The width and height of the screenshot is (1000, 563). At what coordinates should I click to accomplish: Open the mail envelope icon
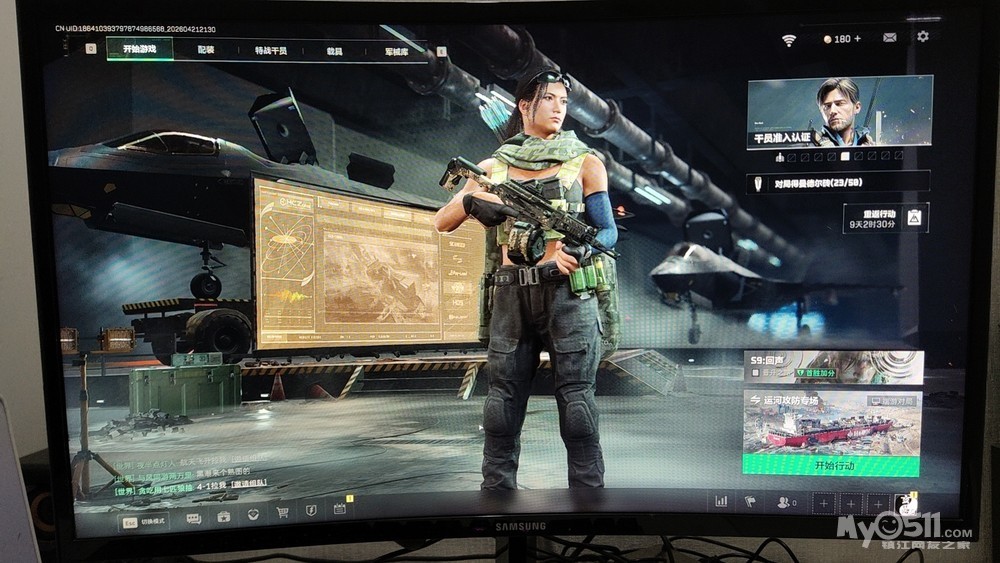pos(889,37)
